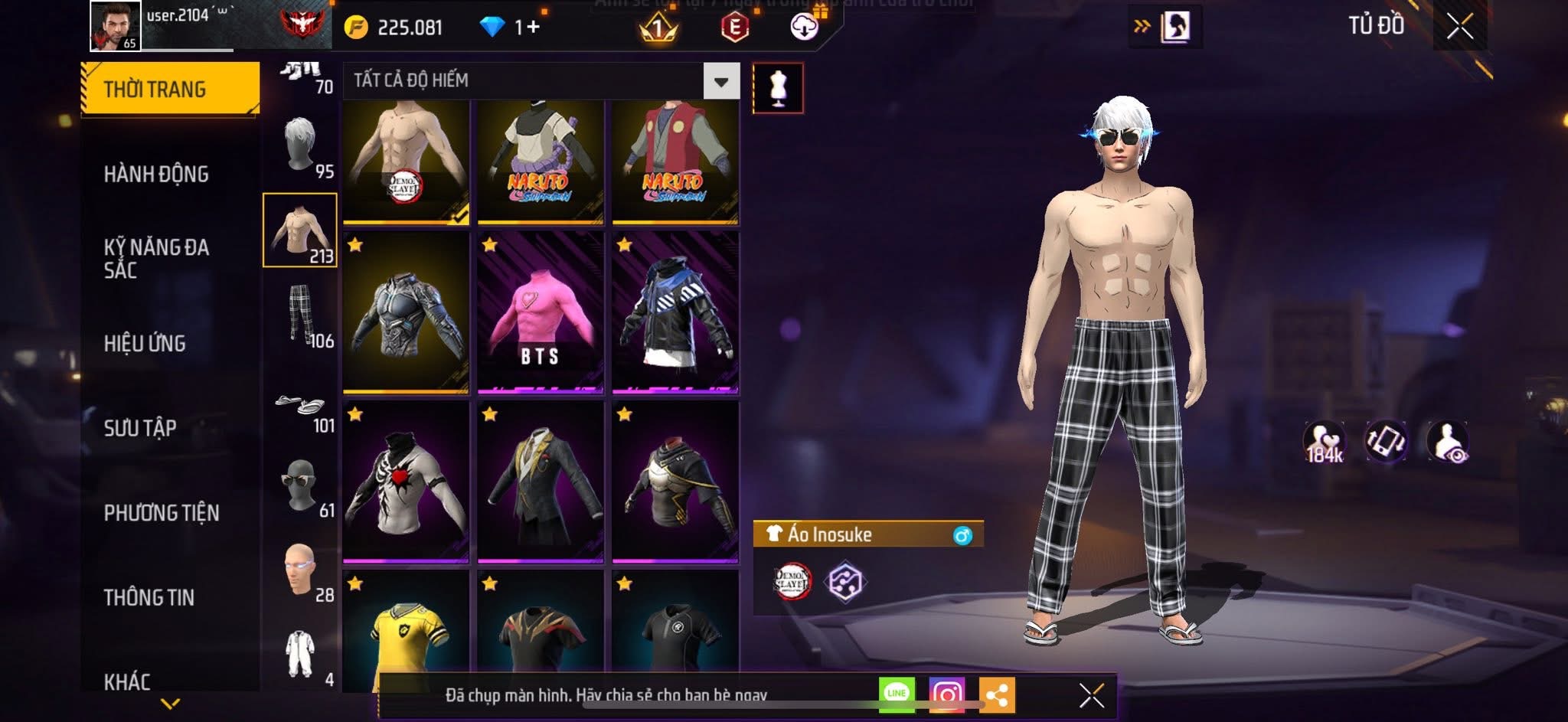Select the plaid pants category
1568x722 pixels.
301,315
